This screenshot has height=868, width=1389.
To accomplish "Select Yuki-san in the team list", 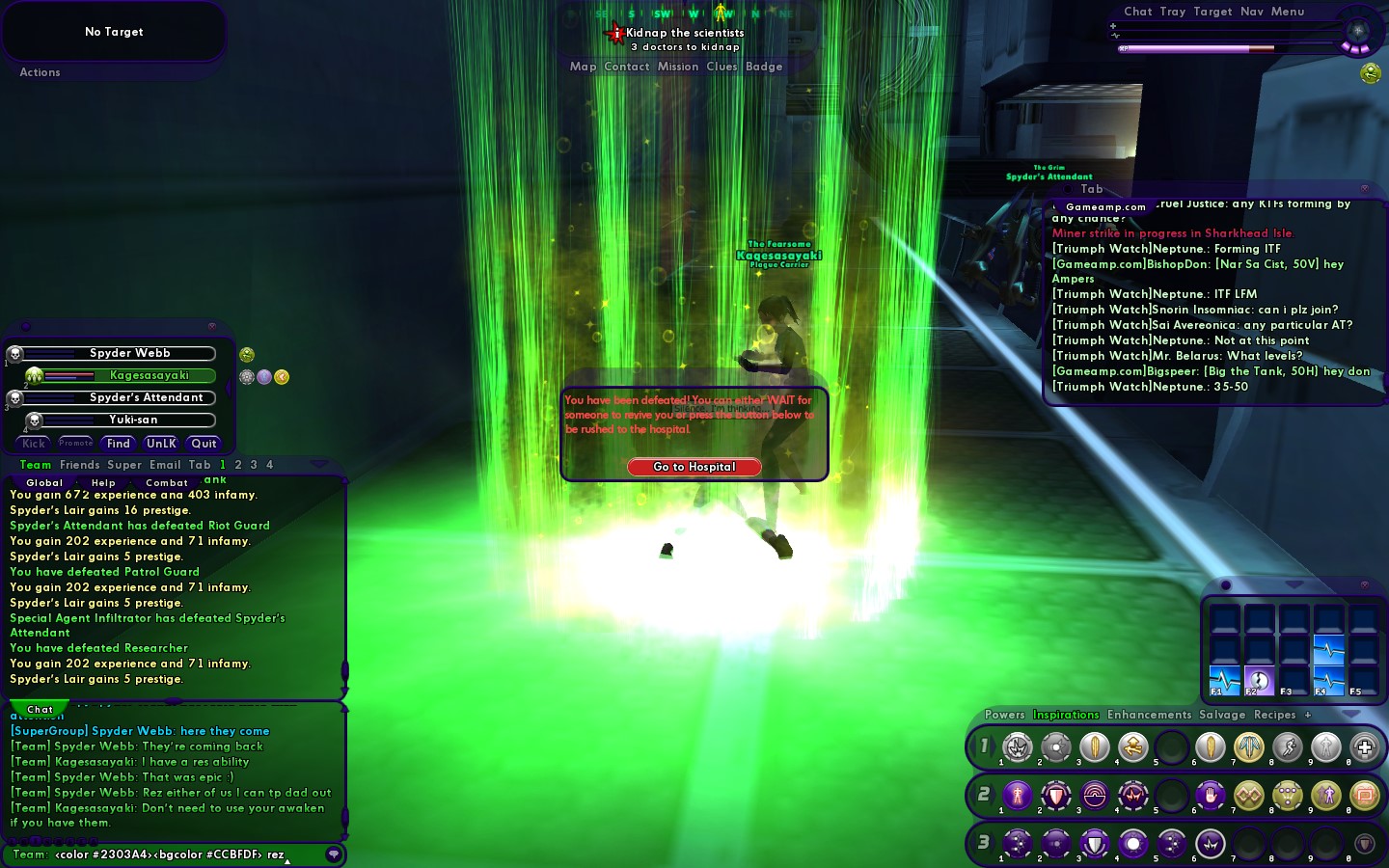I will [x=132, y=420].
